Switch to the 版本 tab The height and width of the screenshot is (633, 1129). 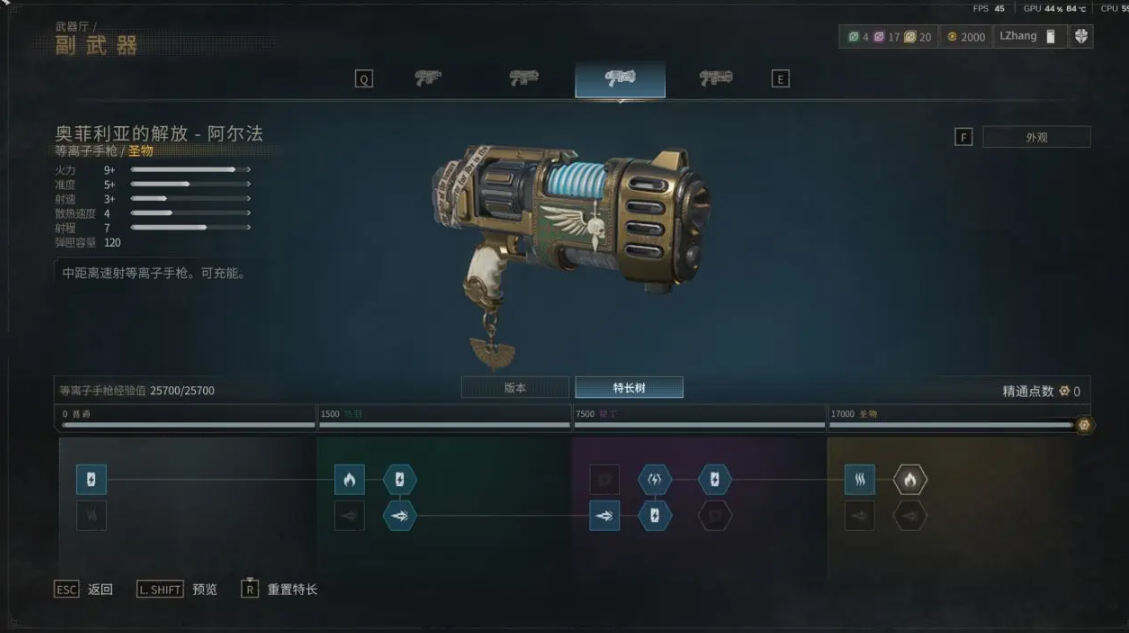pyautogui.click(x=515, y=387)
